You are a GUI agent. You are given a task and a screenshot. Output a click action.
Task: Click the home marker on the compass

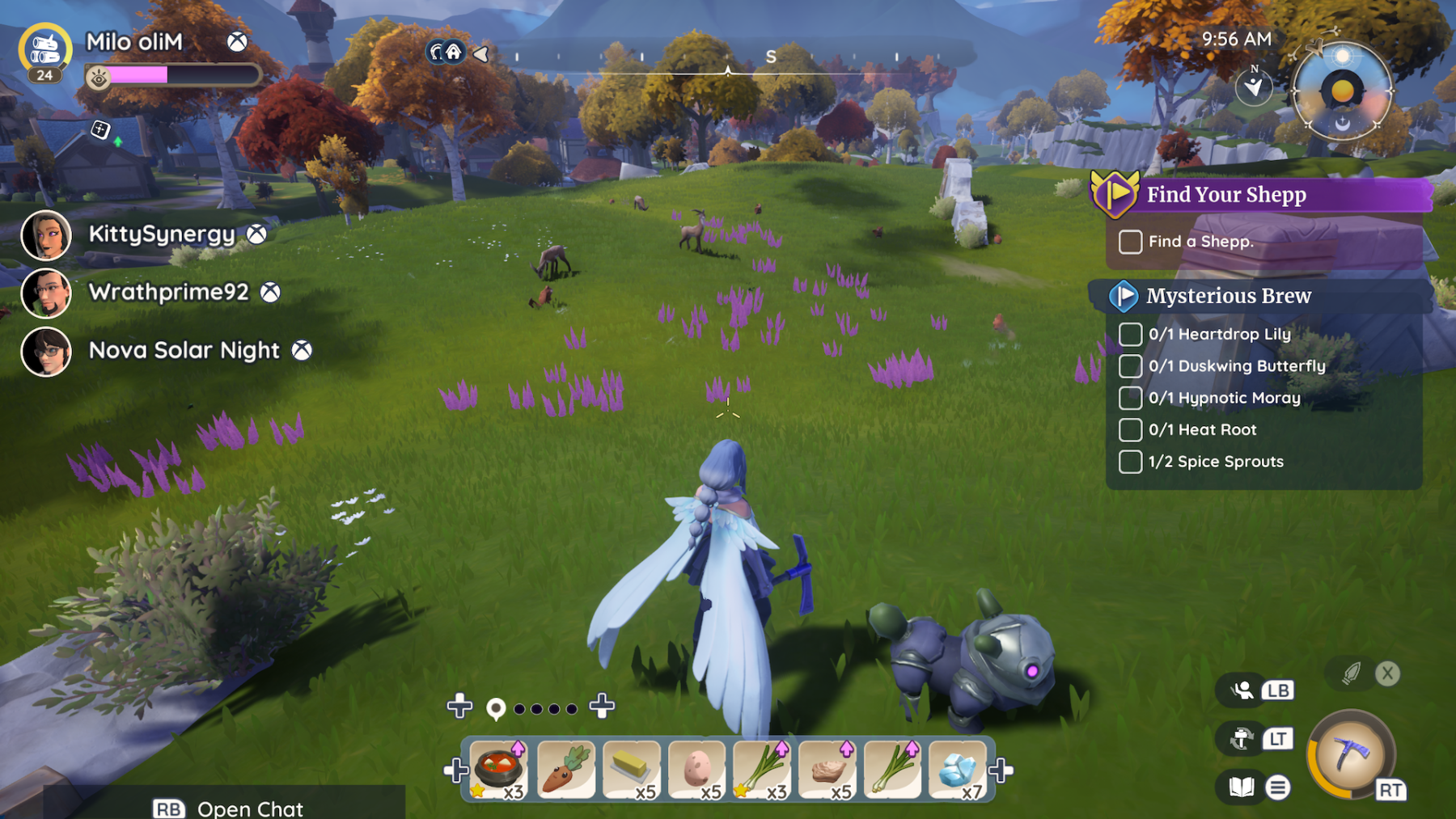(454, 53)
